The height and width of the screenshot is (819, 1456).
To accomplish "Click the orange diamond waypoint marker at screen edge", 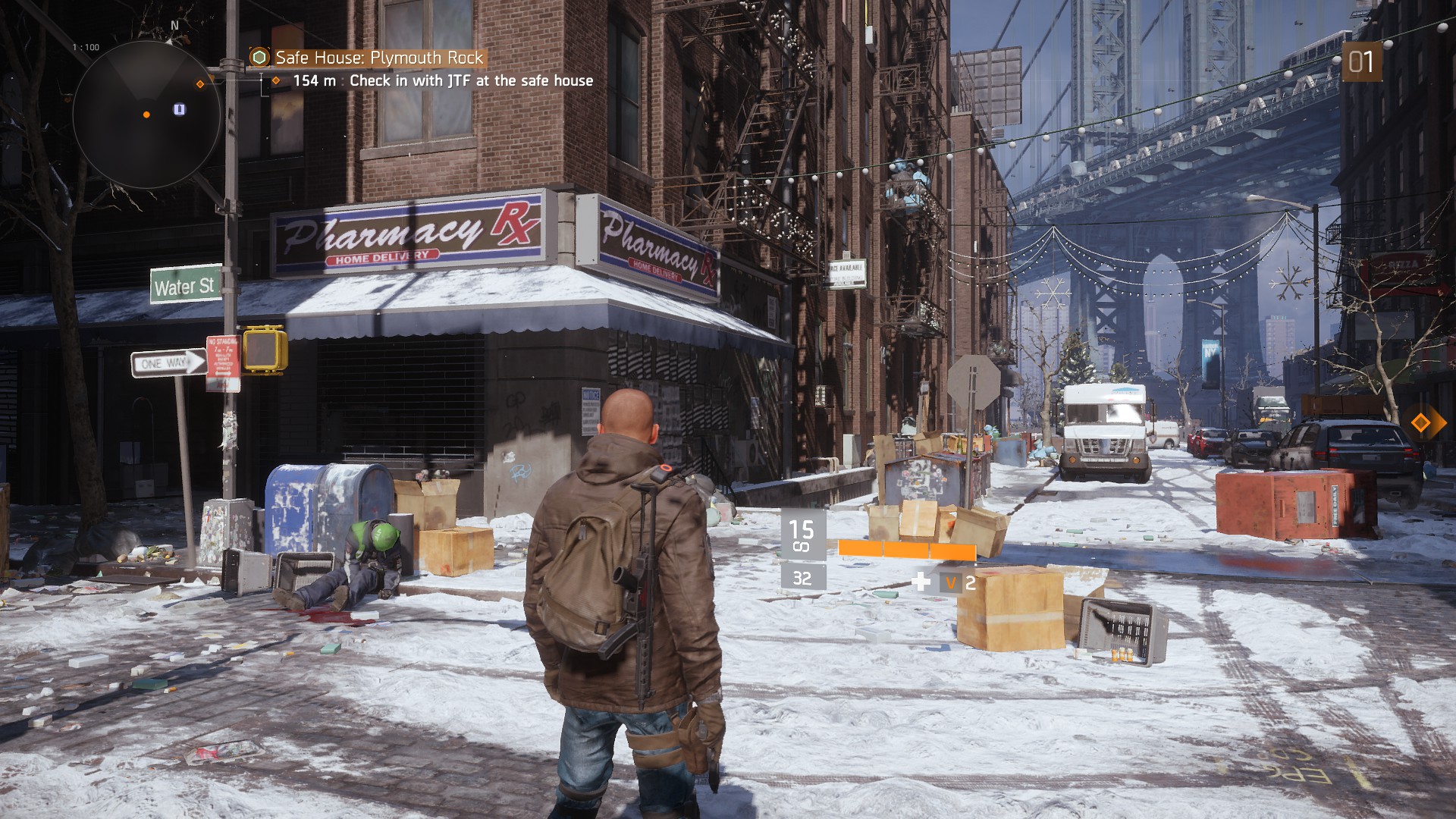I will click(1420, 422).
